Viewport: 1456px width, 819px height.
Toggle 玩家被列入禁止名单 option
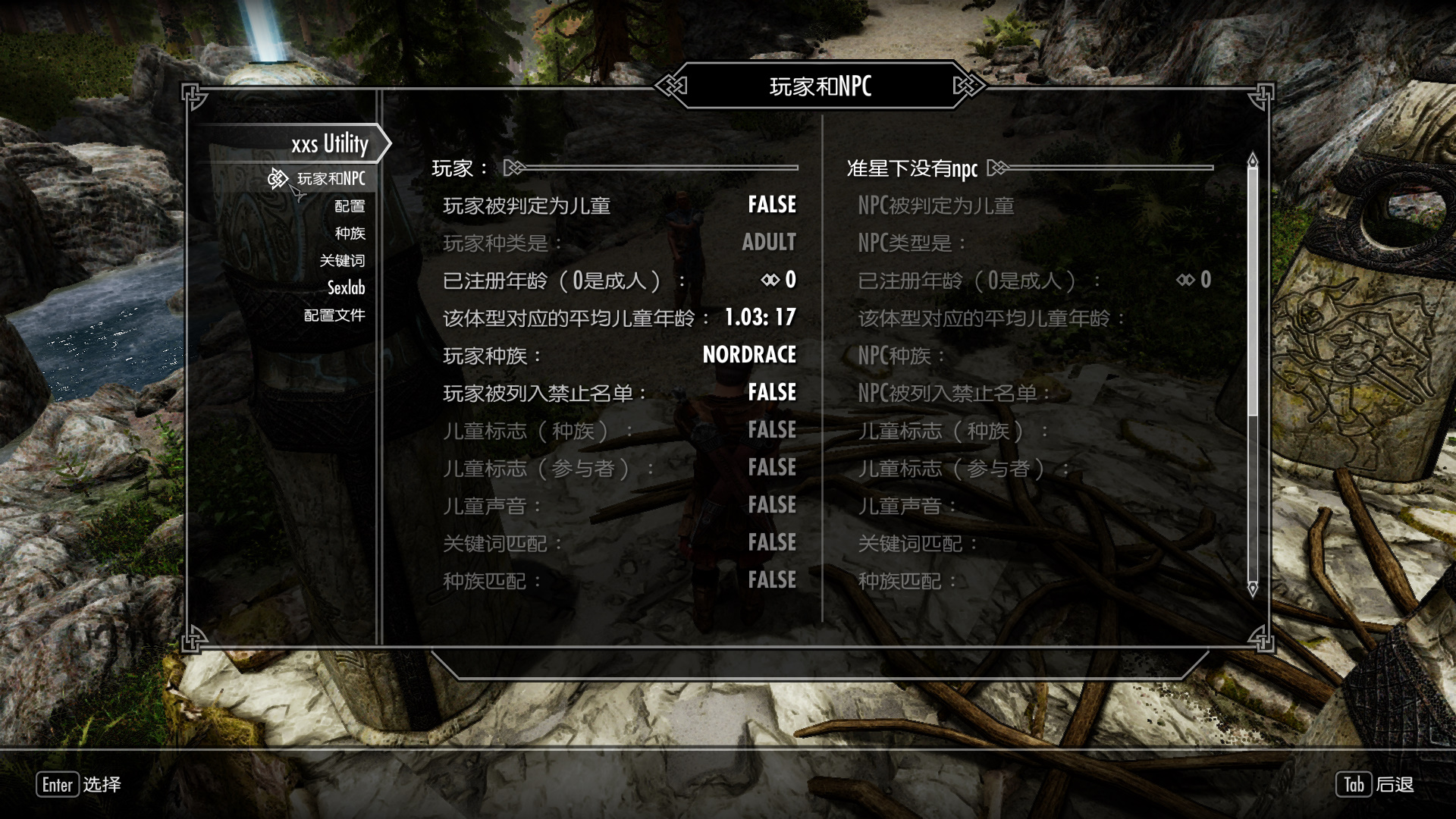pos(619,393)
